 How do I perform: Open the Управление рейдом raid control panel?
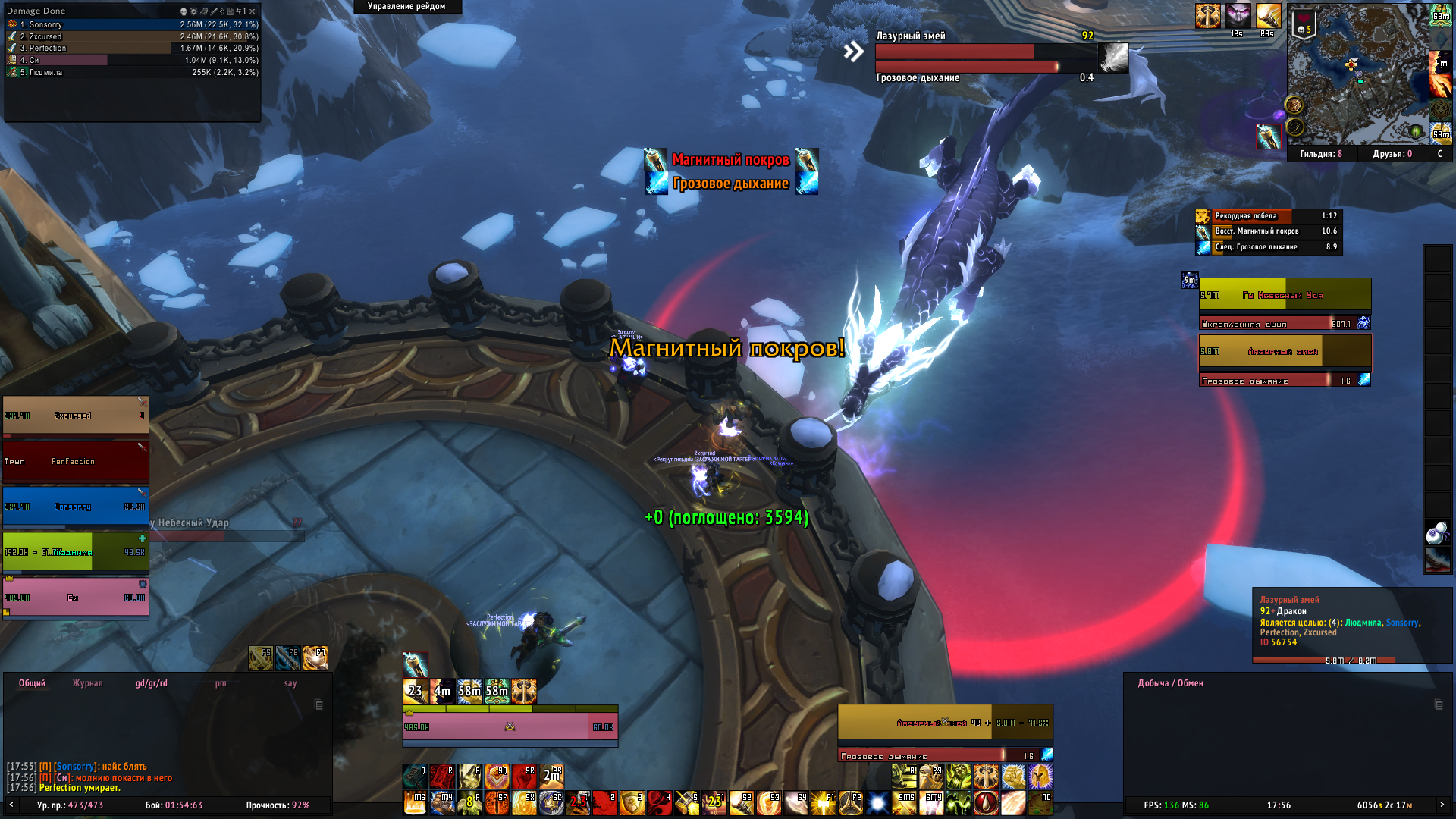(407, 6)
